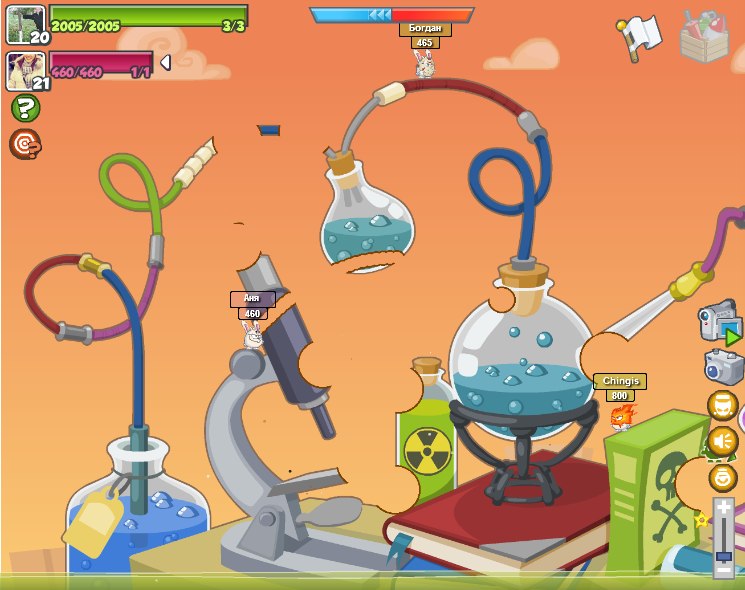Image resolution: width=745 pixels, height=590 pixels.
Task: Toggle sound with the speaker button
Action: (x=722, y=441)
